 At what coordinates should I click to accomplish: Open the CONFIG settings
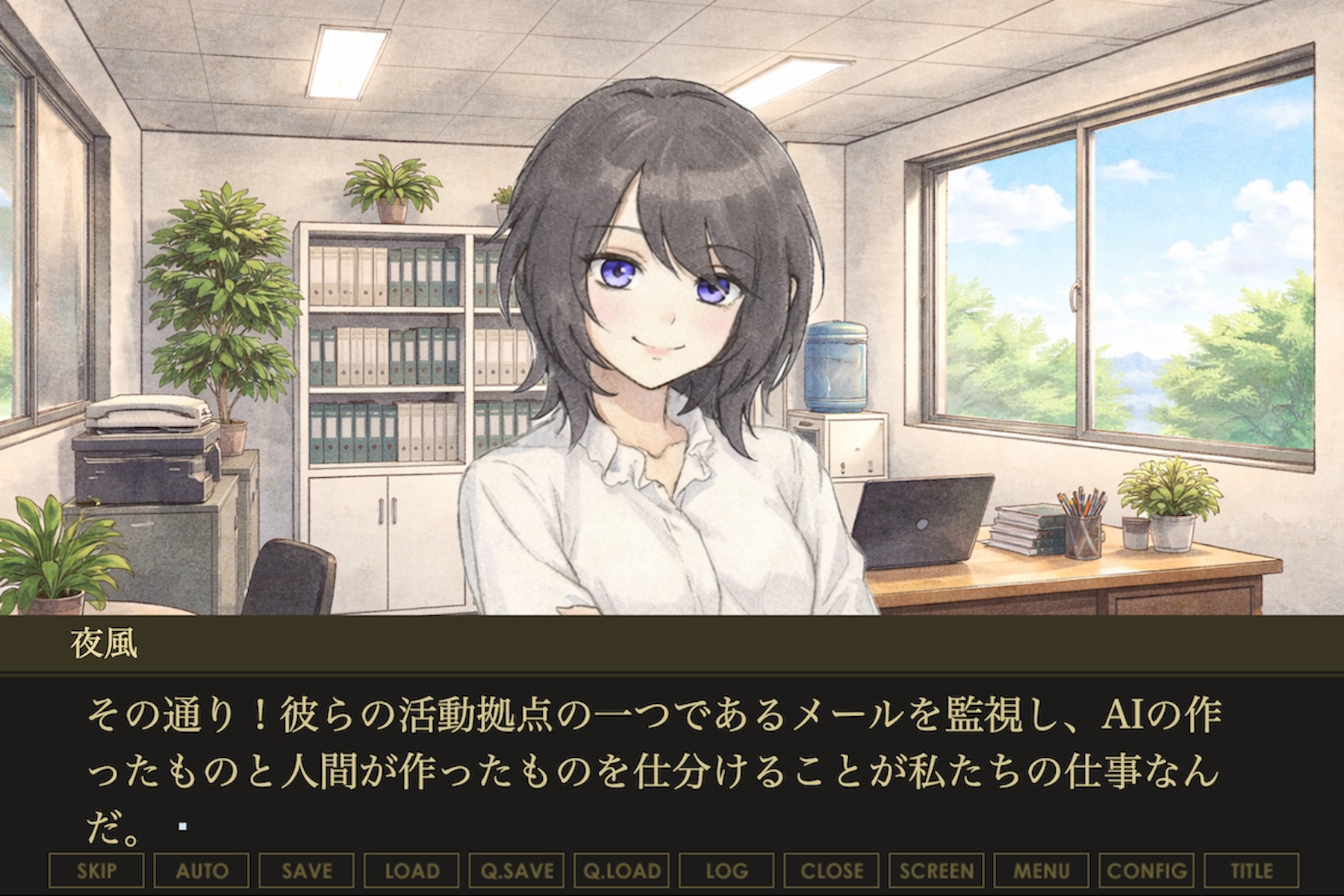1147,871
